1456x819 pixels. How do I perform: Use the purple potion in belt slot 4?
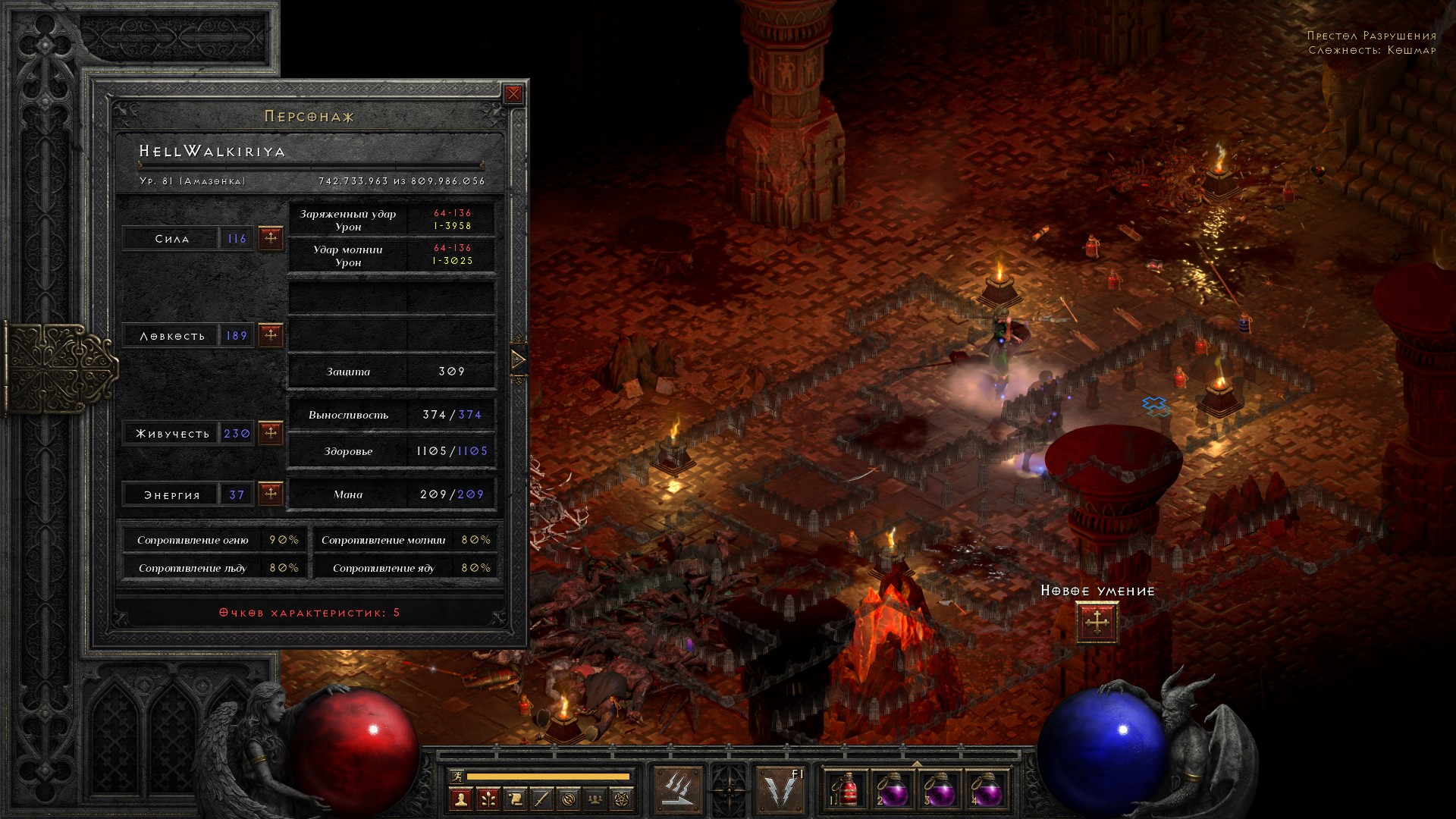(x=985, y=791)
